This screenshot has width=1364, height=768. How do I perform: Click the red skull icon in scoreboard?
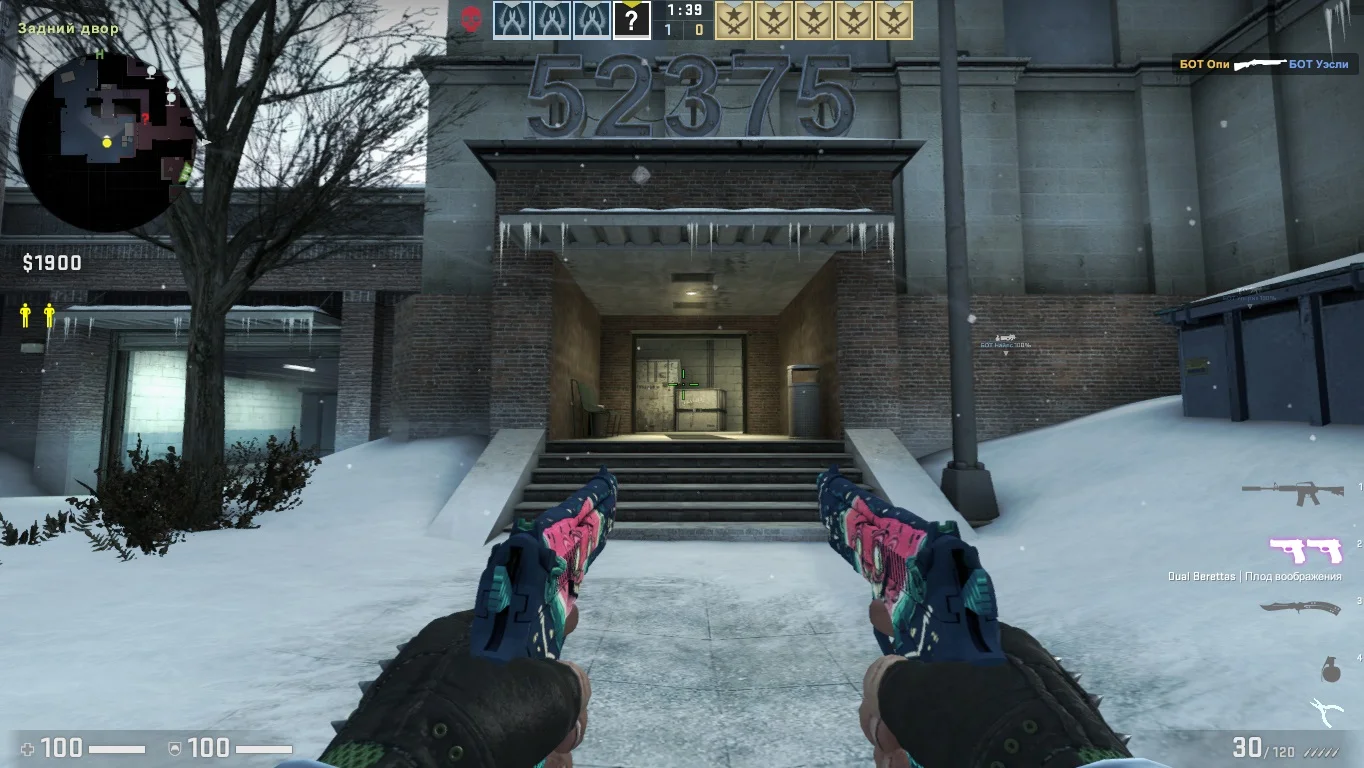coord(471,19)
